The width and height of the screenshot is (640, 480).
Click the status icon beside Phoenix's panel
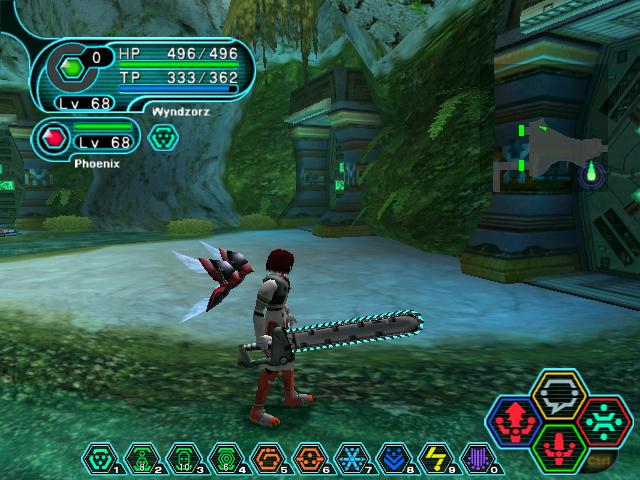tap(162, 139)
